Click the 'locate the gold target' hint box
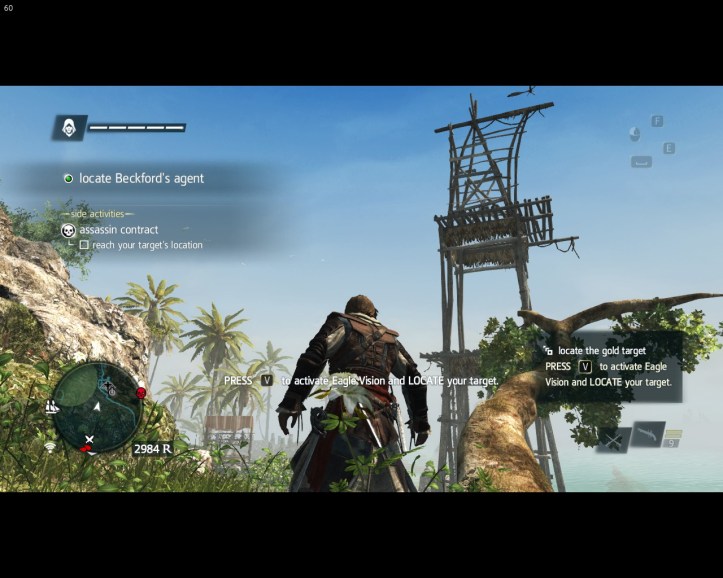Screen dimensions: 723x578 click(x=608, y=366)
